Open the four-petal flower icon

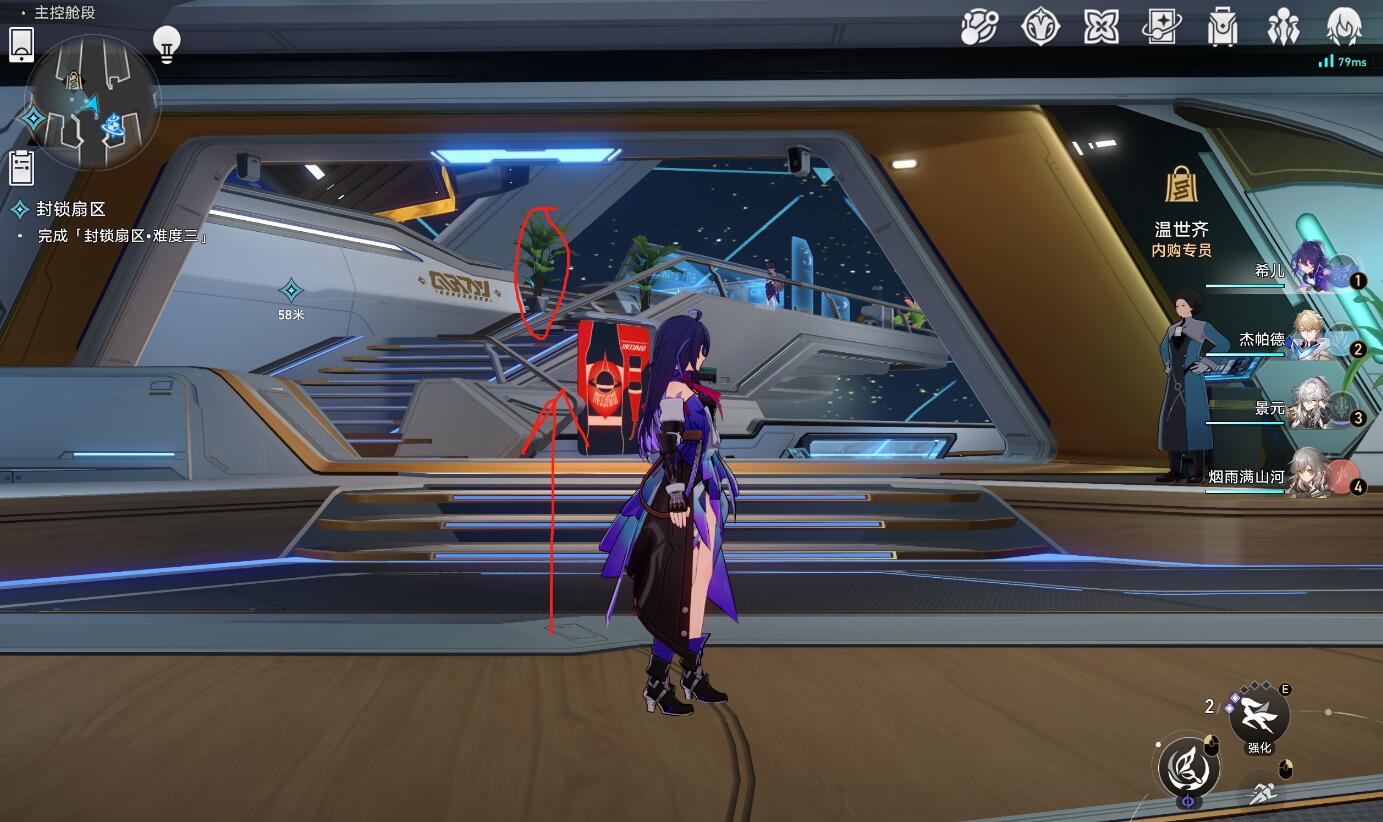[1101, 27]
